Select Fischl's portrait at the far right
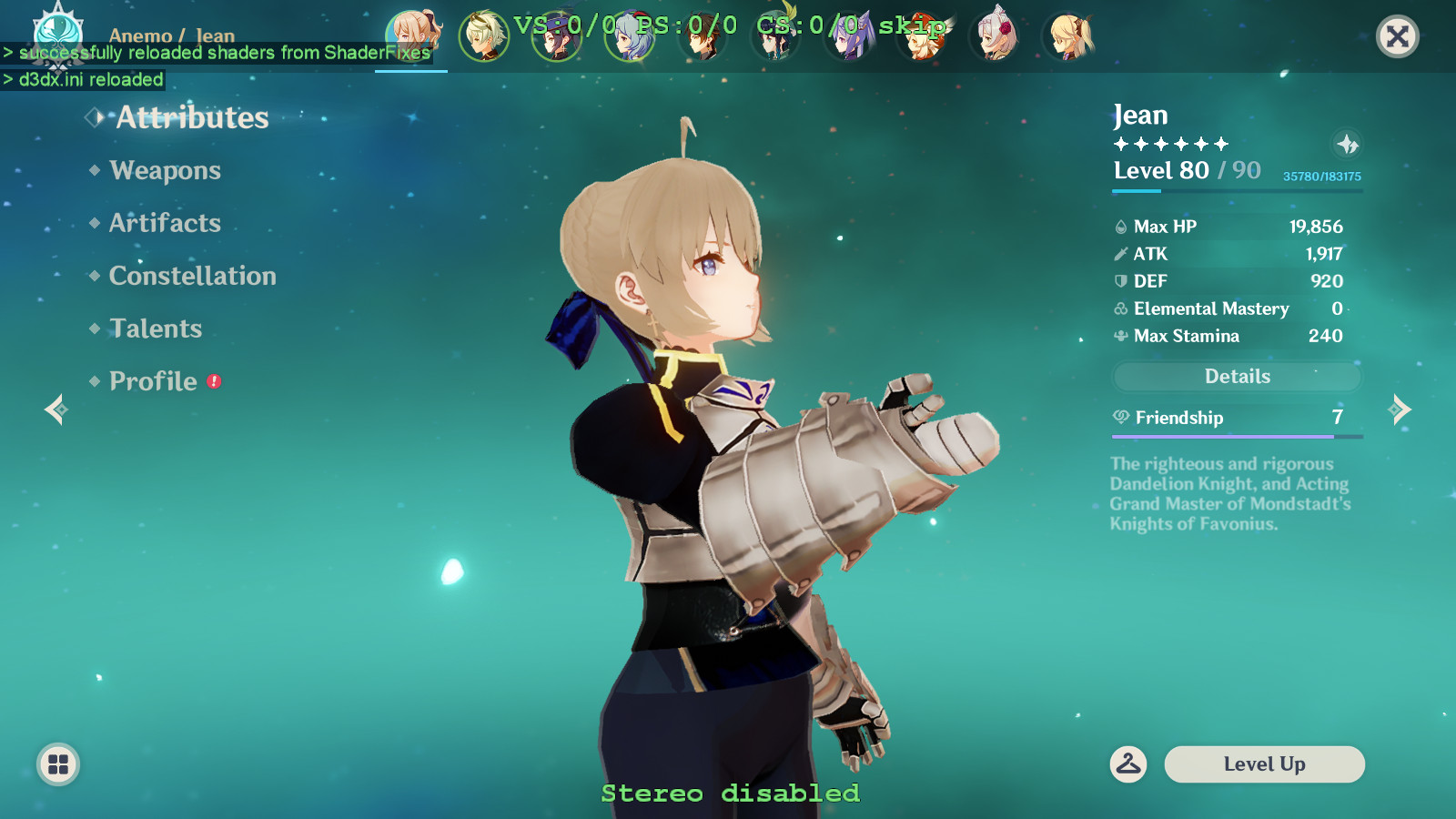This screenshot has width=1456, height=819. click(1067, 36)
